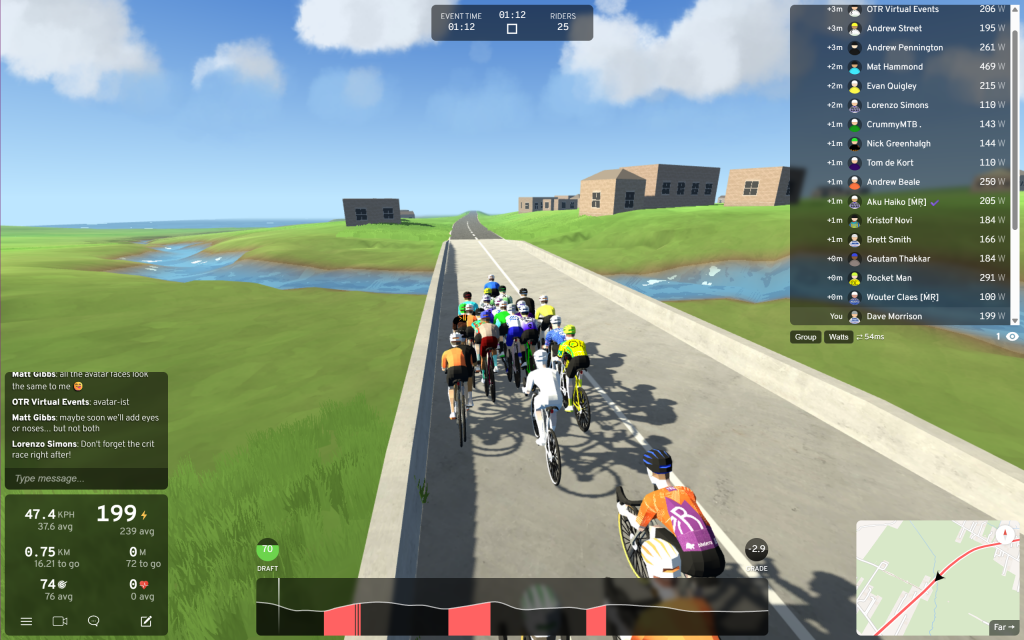
Task: Toggle the chat speech bubble icon
Action: pyautogui.click(x=94, y=621)
